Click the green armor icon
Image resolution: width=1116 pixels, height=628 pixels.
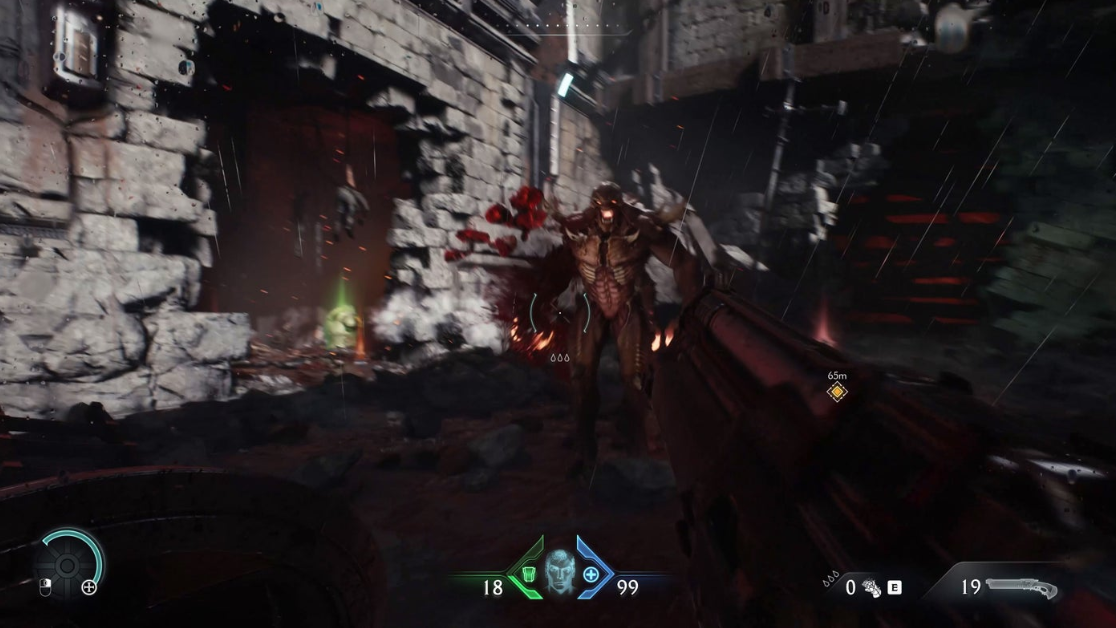[528, 575]
